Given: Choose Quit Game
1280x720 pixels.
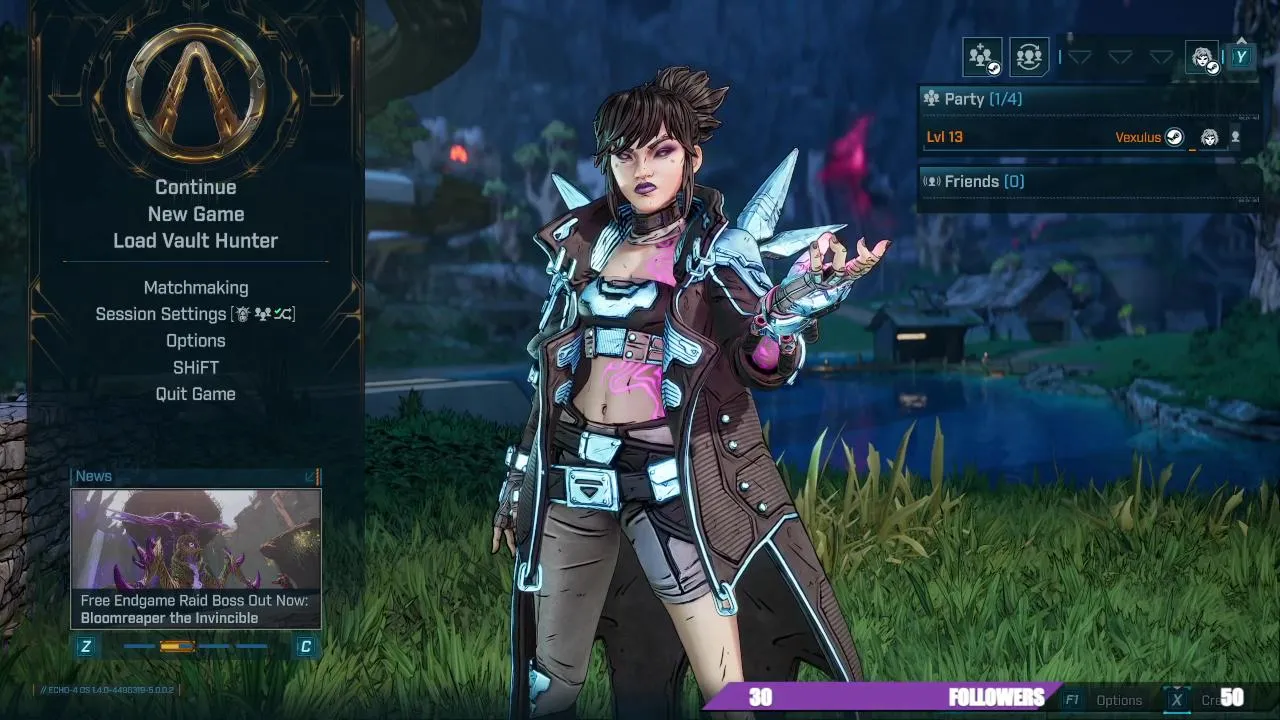Looking at the screenshot, I should (x=196, y=394).
